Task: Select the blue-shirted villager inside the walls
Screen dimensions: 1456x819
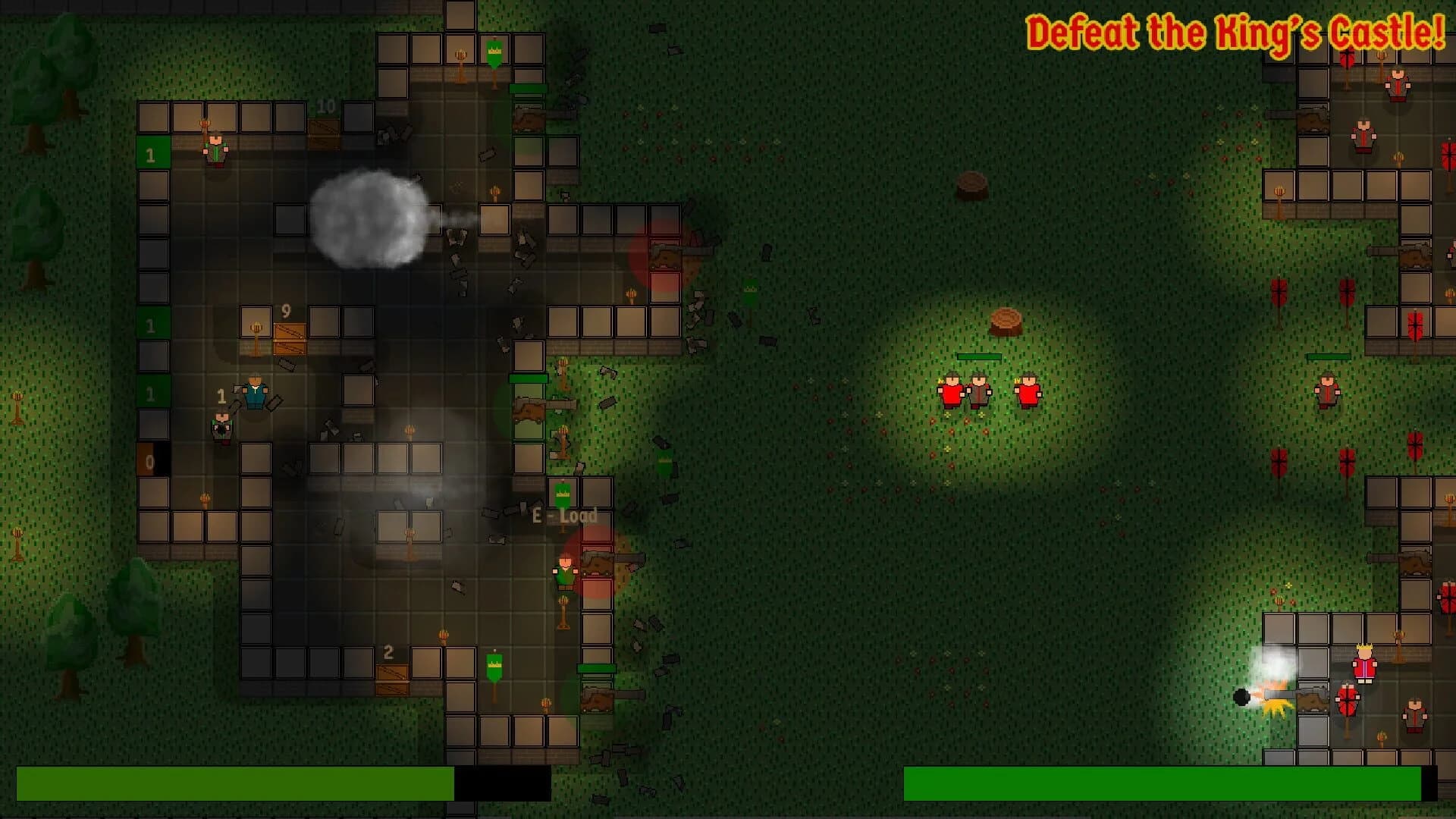Action: pyautogui.click(x=255, y=394)
